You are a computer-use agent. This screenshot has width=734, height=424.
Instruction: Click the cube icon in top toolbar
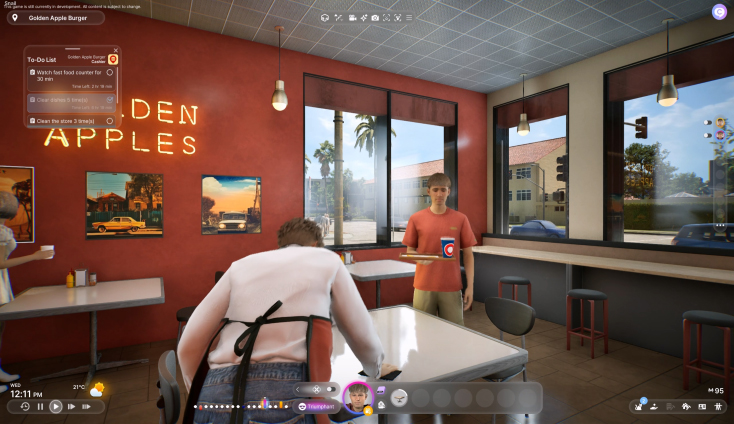[325, 18]
